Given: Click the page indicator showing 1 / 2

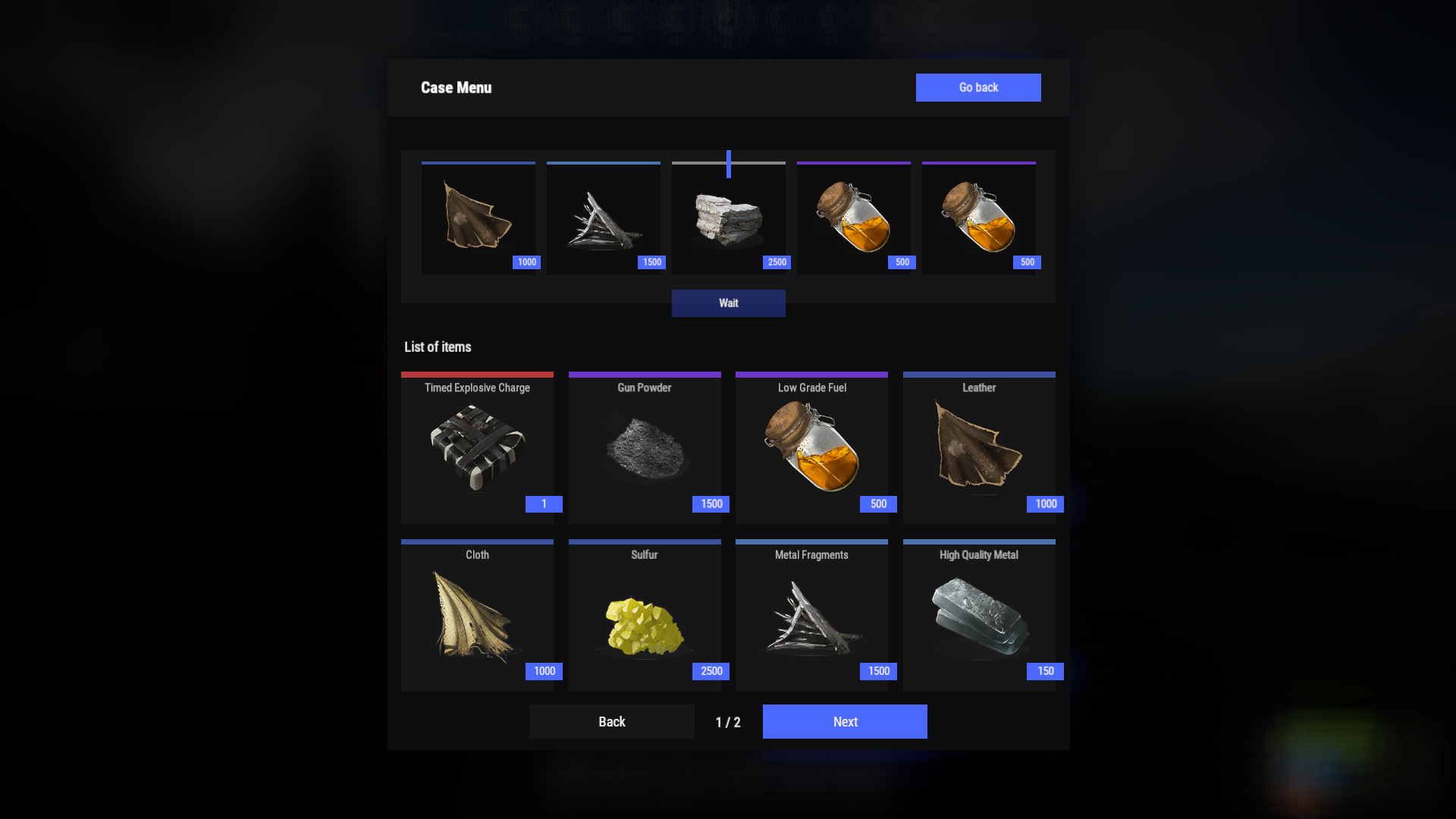Looking at the screenshot, I should [727, 721].
